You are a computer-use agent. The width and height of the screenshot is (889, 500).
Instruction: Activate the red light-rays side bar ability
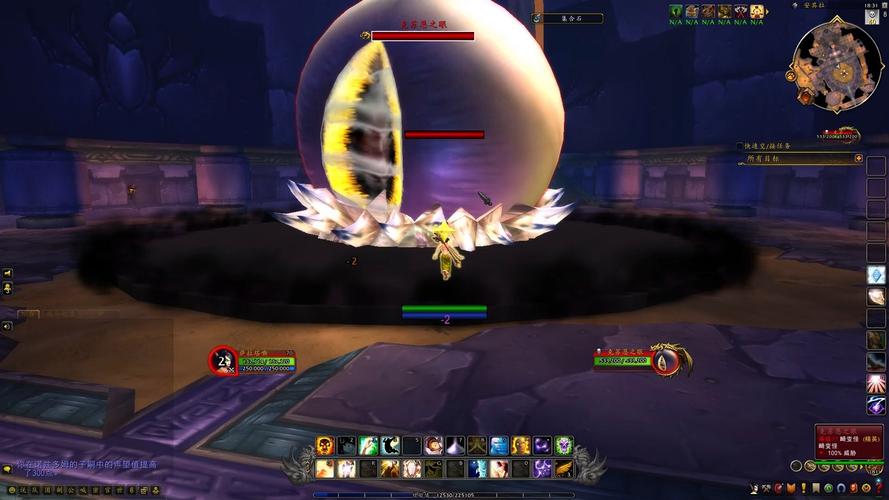(876, 383)
